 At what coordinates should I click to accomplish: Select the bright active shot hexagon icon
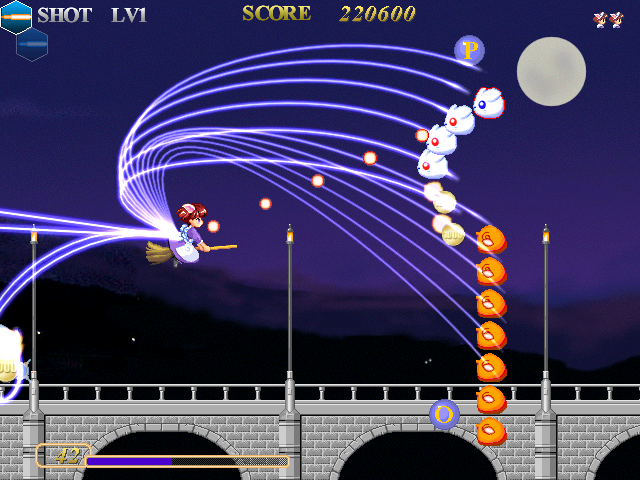click(x=15, y=16)
